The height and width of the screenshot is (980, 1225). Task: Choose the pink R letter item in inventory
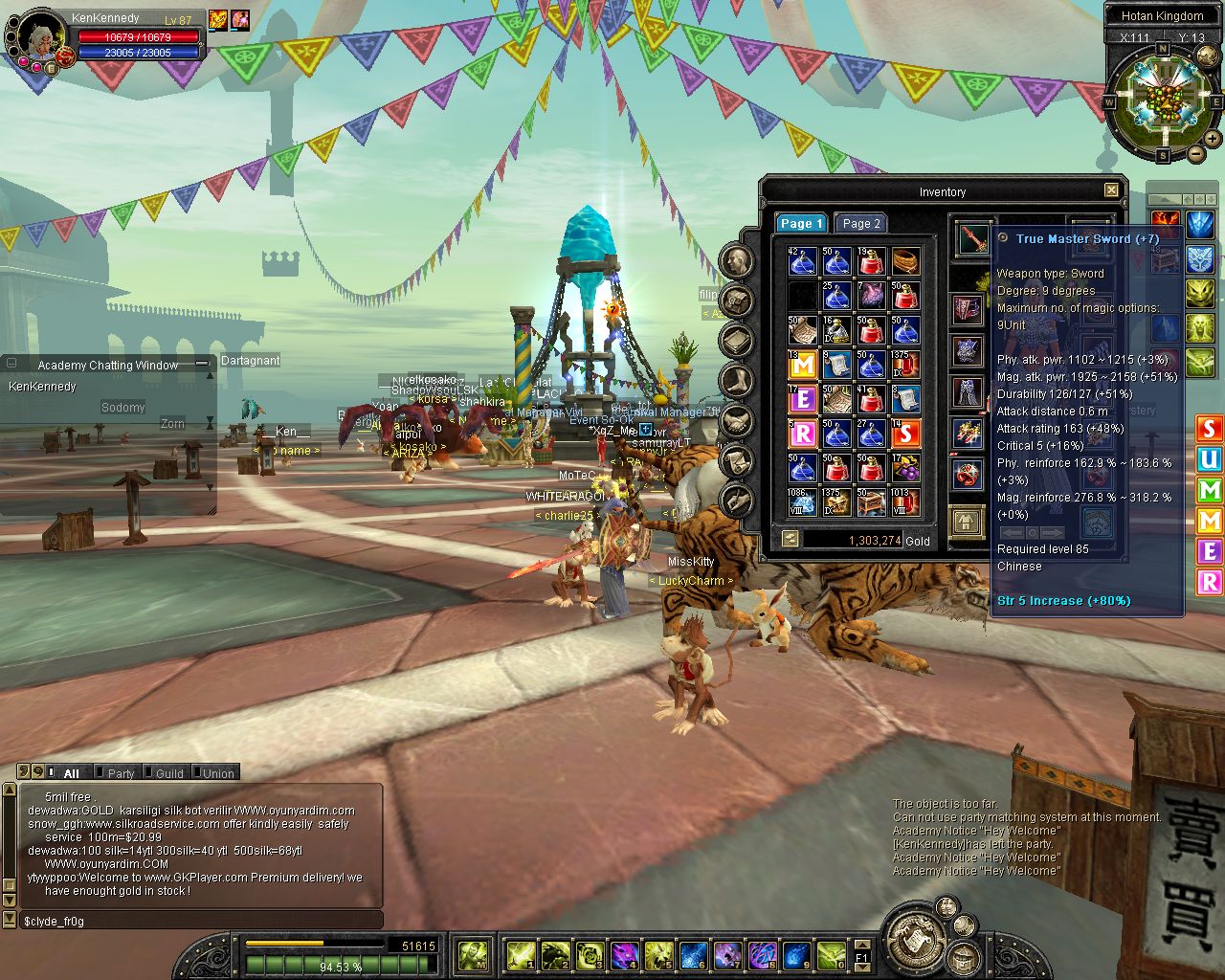click(802, 434)
